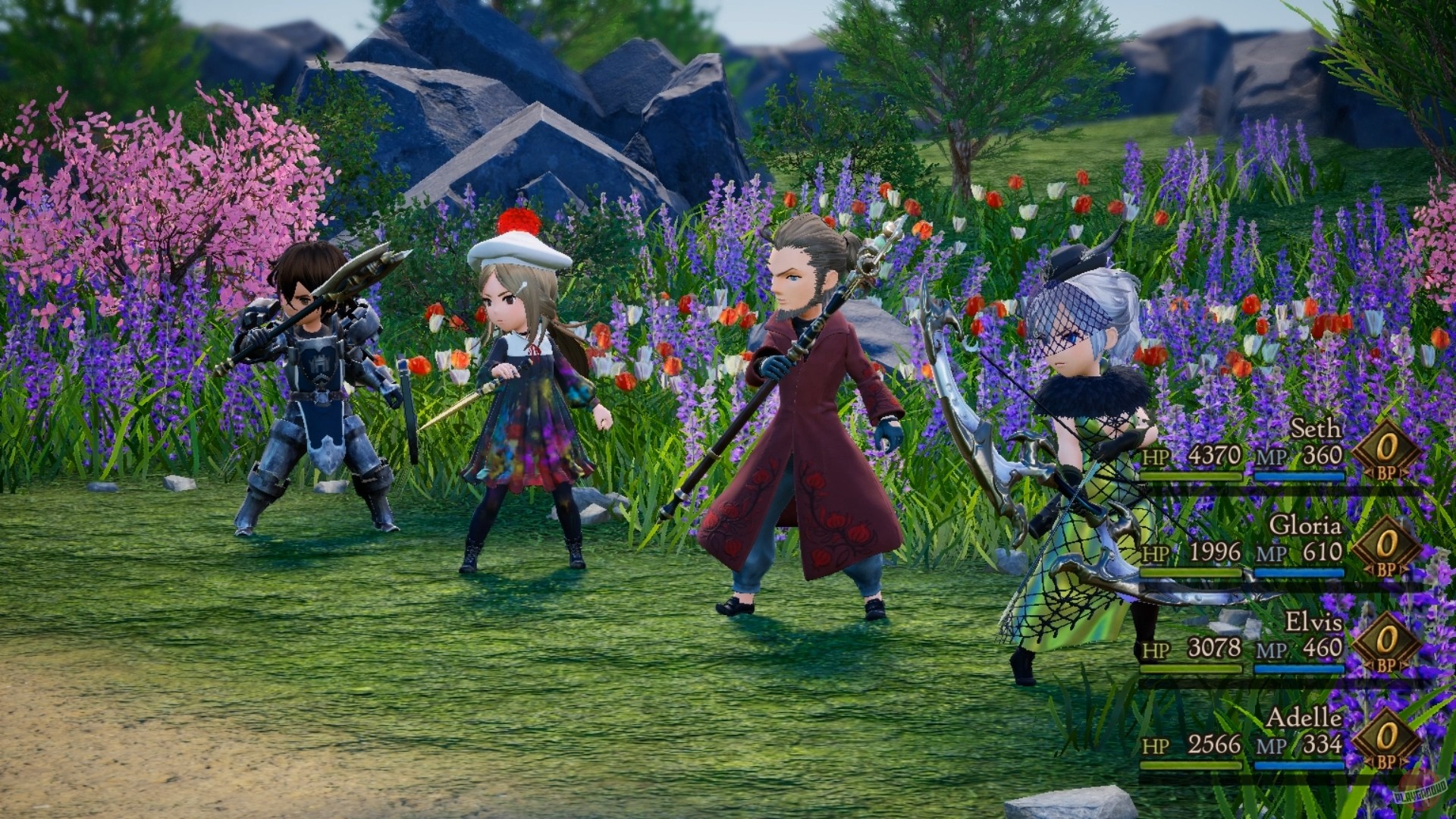The width and height of the screenshot is (1456, 819).
Task: Toggle the left arrow beside Seth's BP counter
Action: coord(1370,472)
